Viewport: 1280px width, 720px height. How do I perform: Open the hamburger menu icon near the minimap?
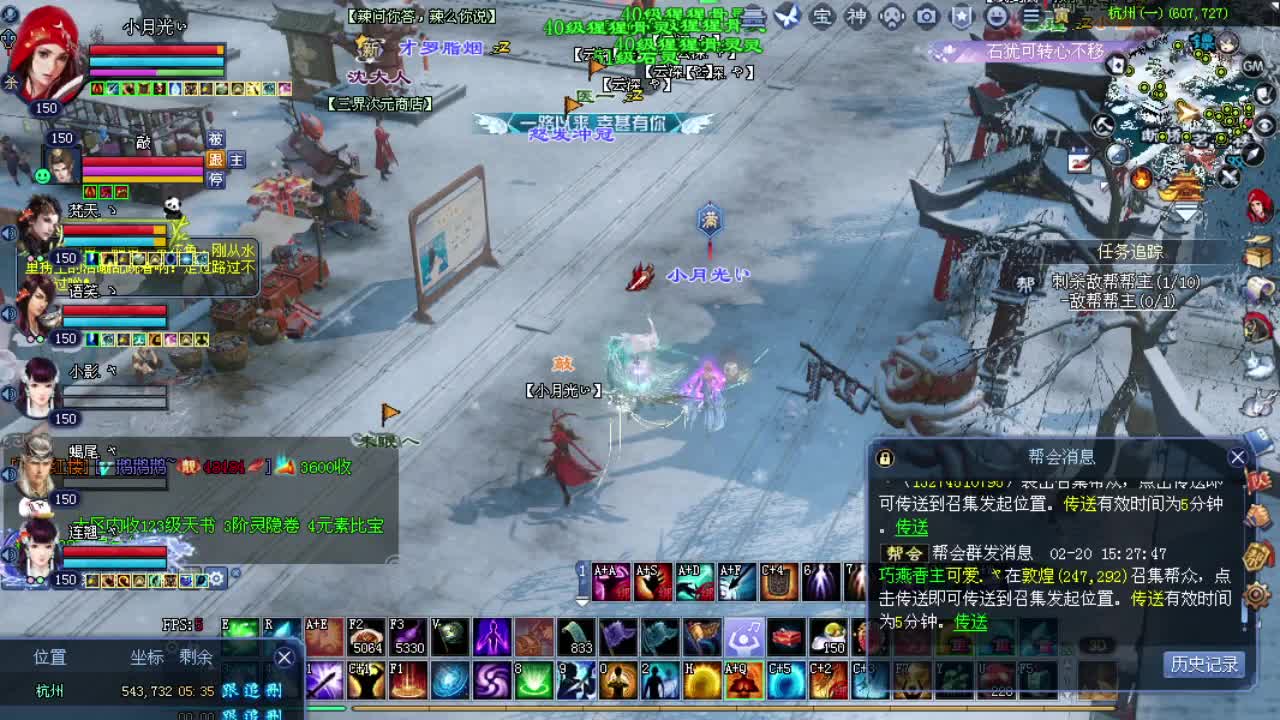(1031, 17)
